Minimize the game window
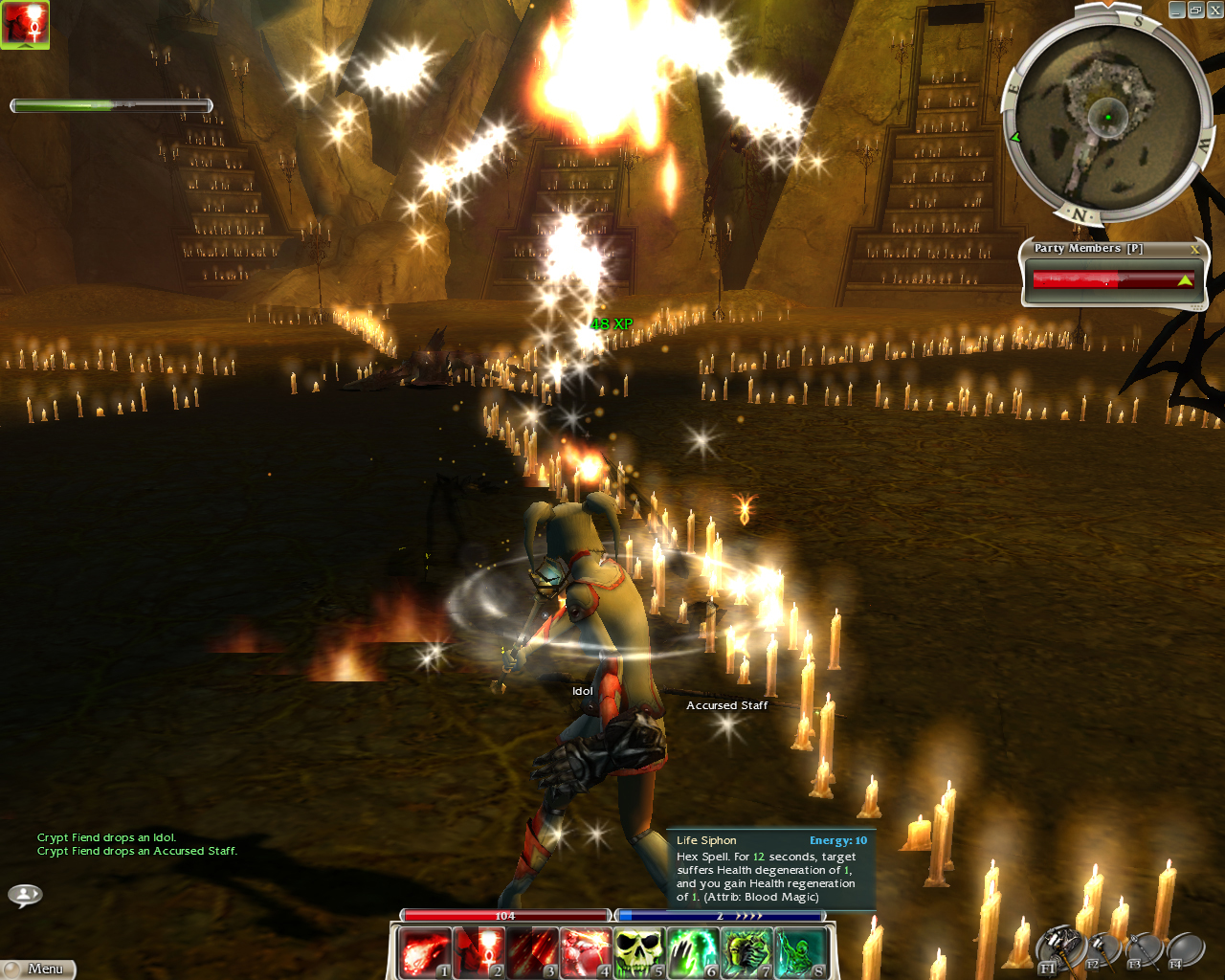 (1178, 11)
